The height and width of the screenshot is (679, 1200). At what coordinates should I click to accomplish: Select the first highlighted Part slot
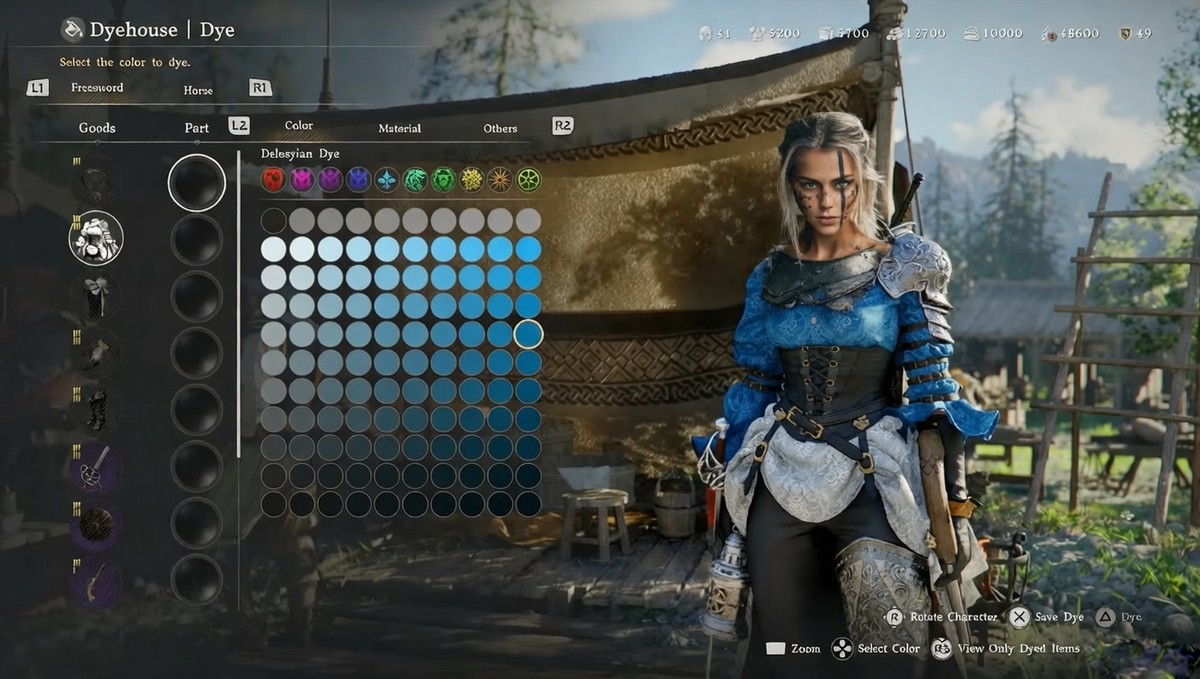point(197,183)
